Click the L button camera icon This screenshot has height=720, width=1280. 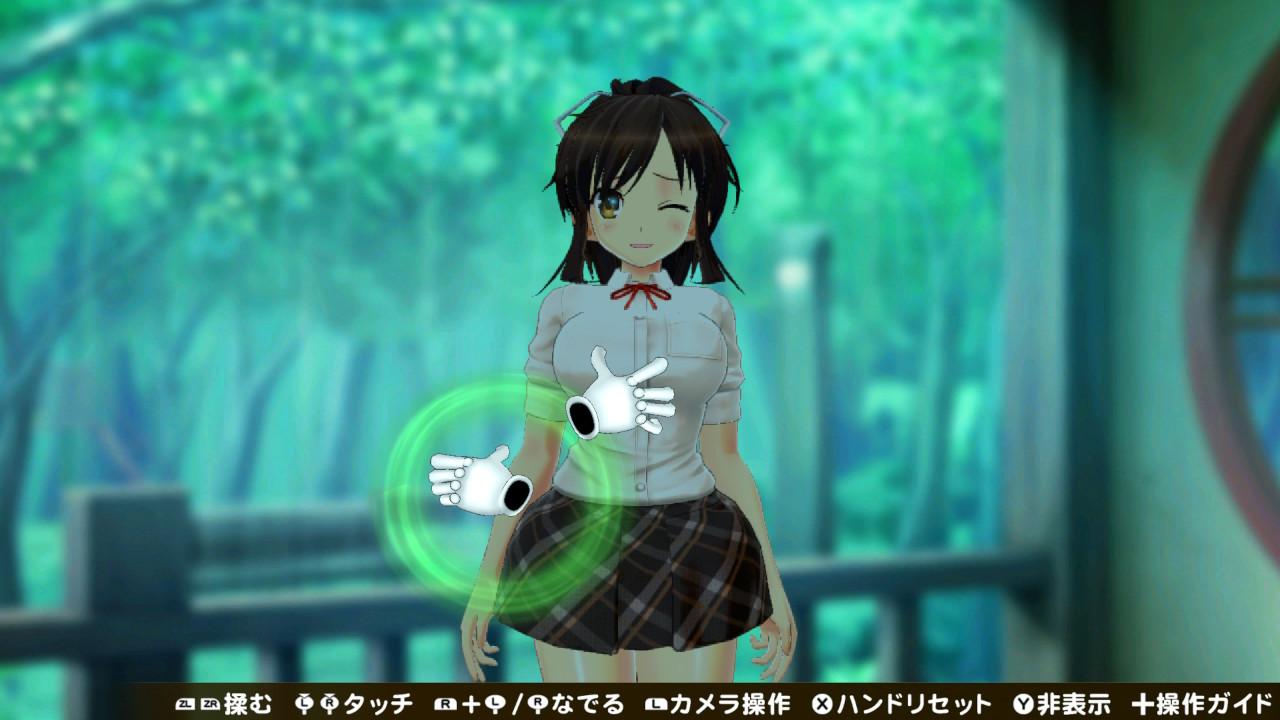pyautogui.click(x=655, y=704)
